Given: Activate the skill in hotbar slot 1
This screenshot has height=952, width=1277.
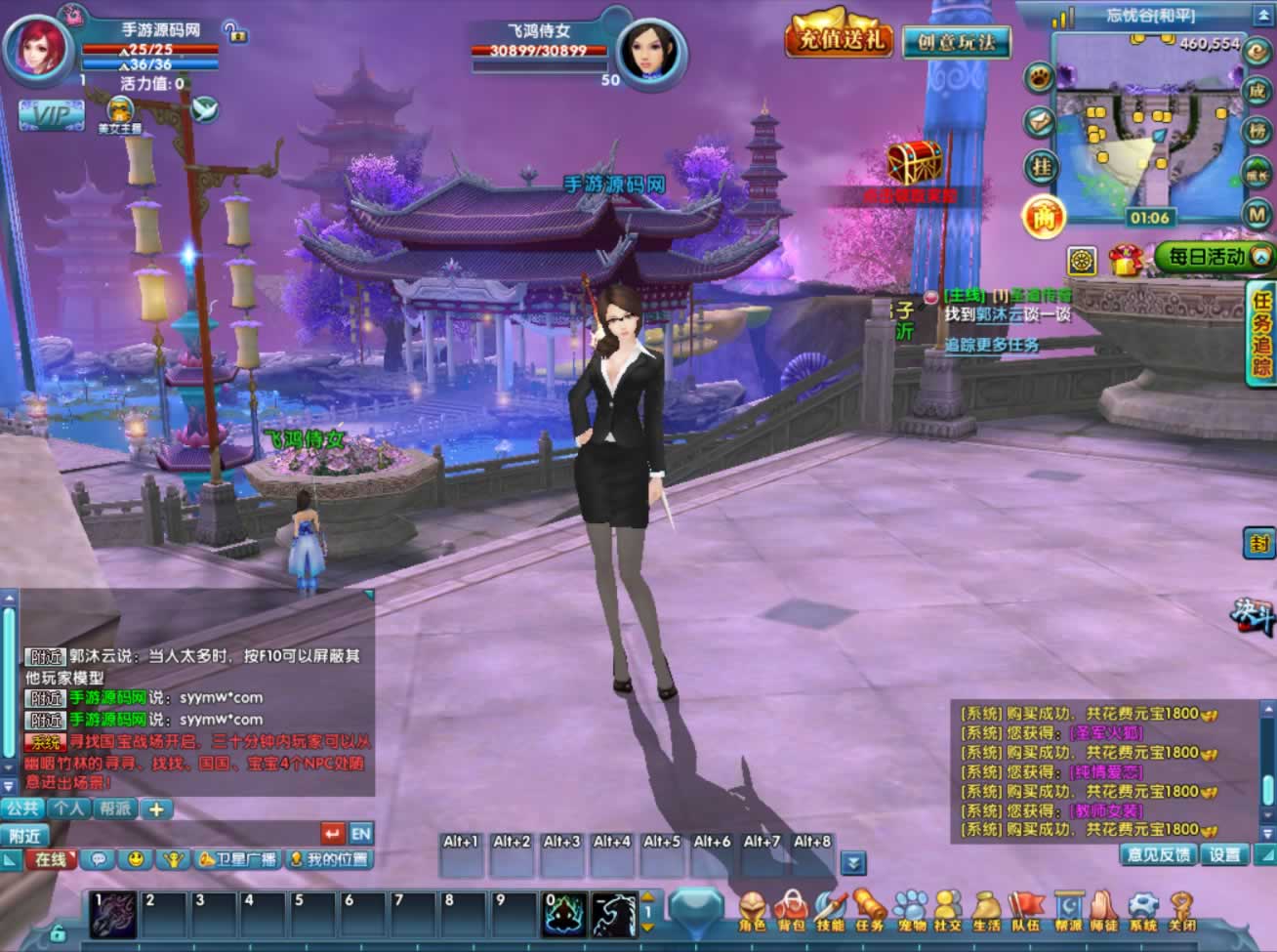Looking at the screenshot, I should (x=113, y=916).
